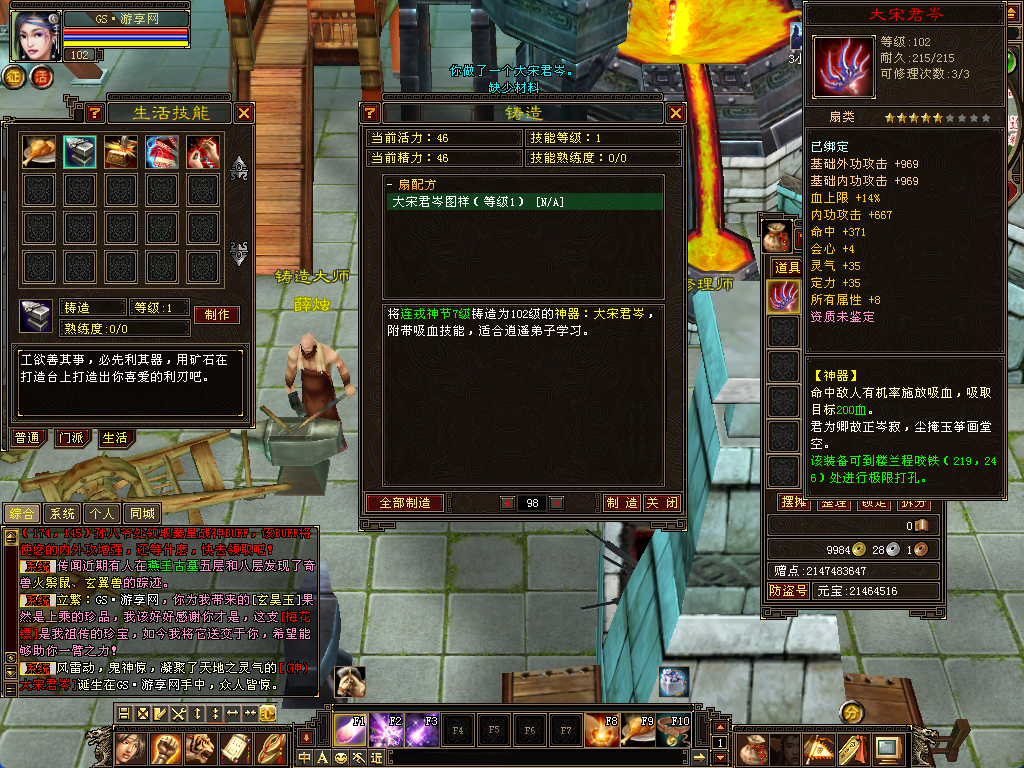The width and height of the screenshot is (1024, 768).
Task: Close the 生活技能 panel with the X
Action: click(x=243, y=113)
